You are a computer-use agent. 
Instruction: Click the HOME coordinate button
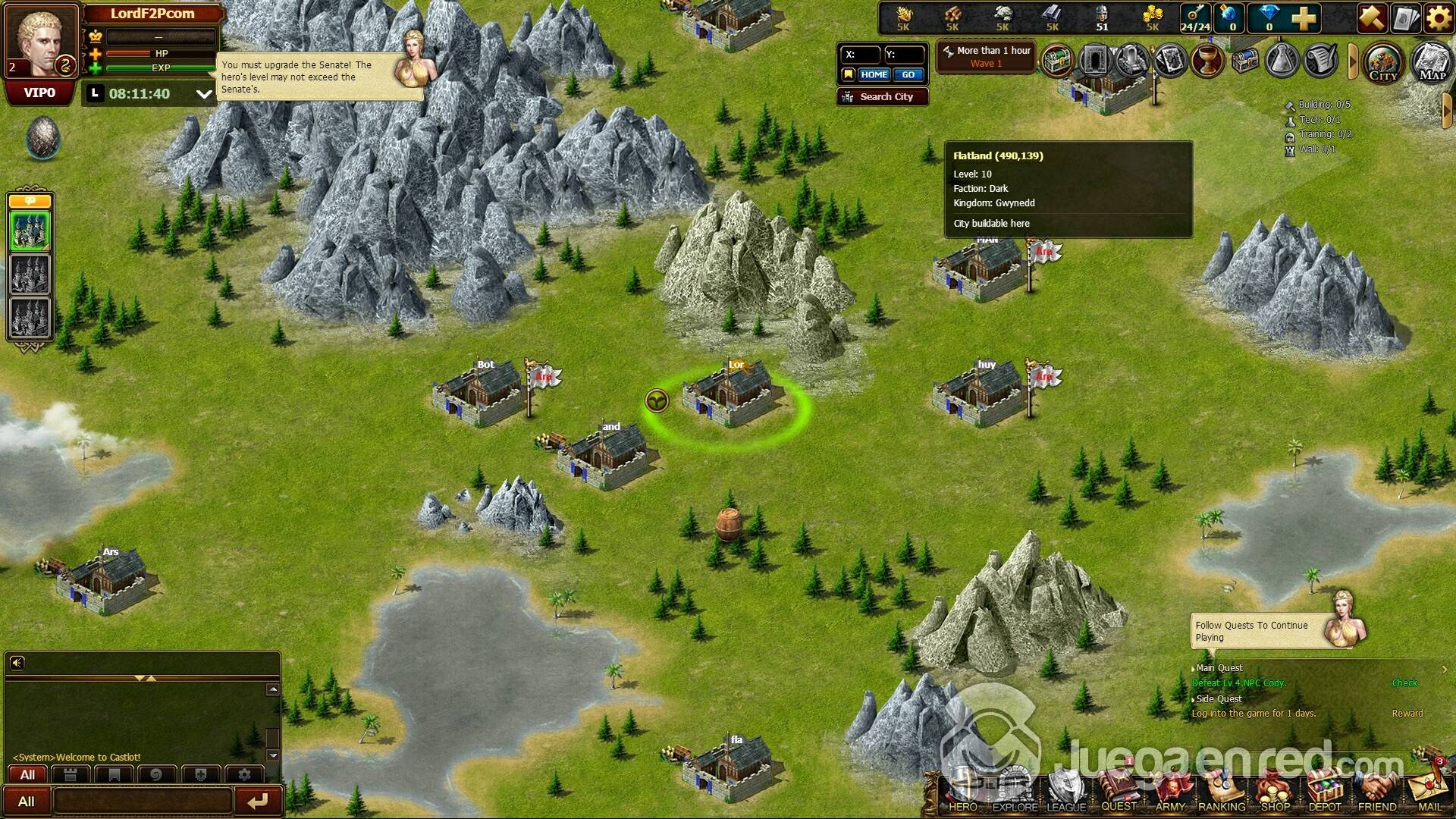point(874,74)
